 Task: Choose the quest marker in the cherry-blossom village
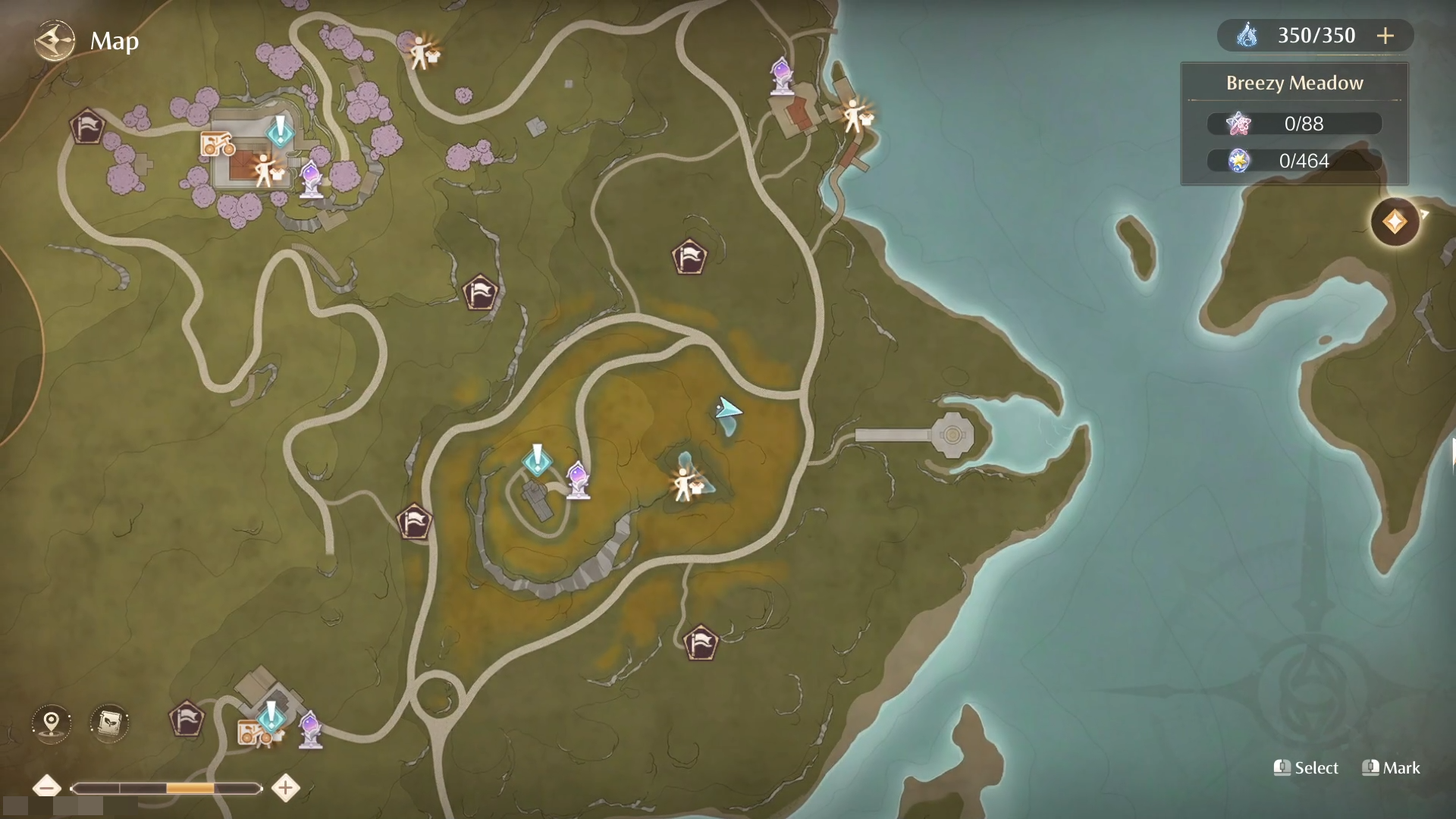pos(280,130)
